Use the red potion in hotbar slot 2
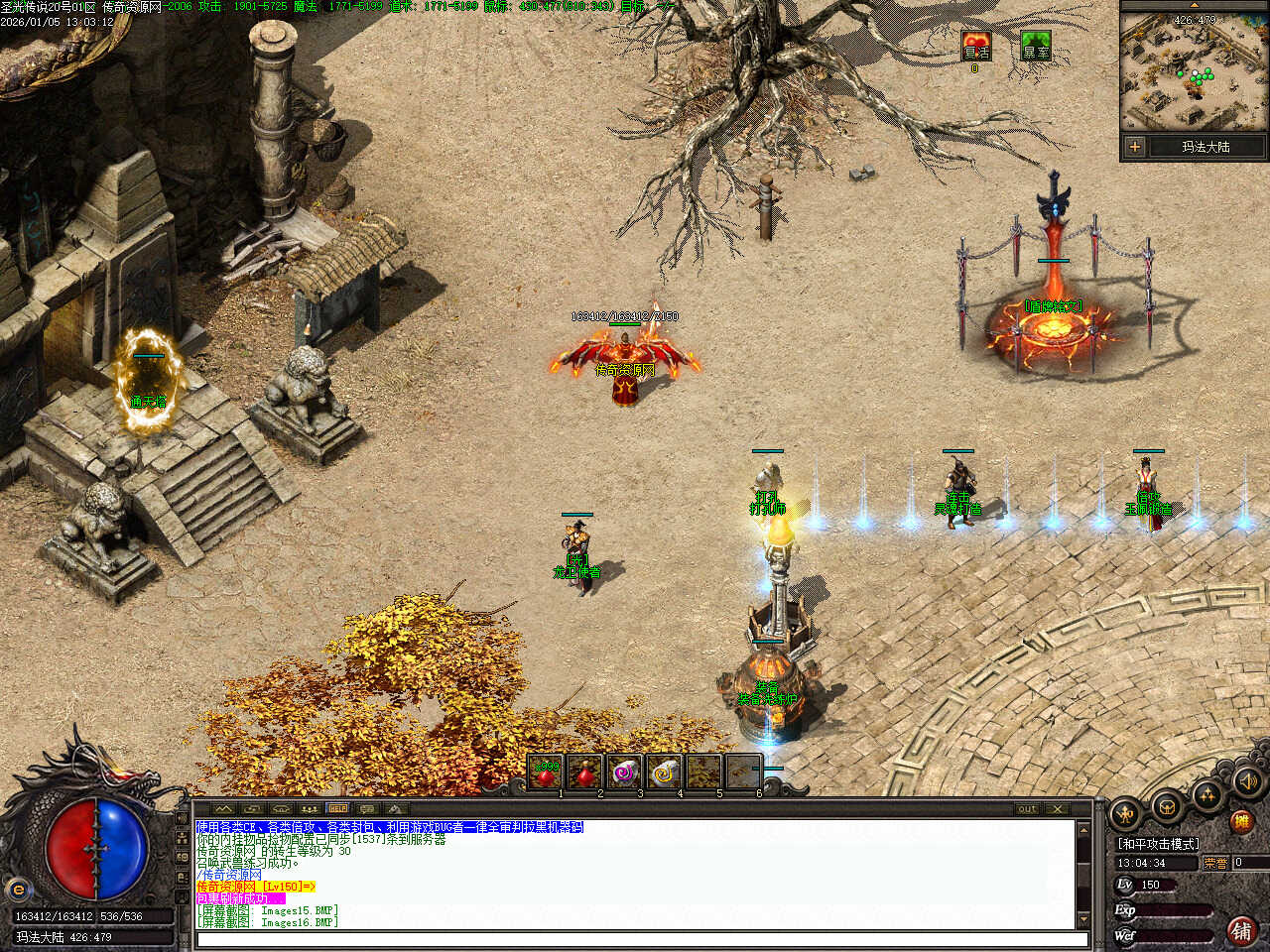Image resolution: width=1270 pixels, height=952 pixels. pyautogui.click(x=584, y=773)
